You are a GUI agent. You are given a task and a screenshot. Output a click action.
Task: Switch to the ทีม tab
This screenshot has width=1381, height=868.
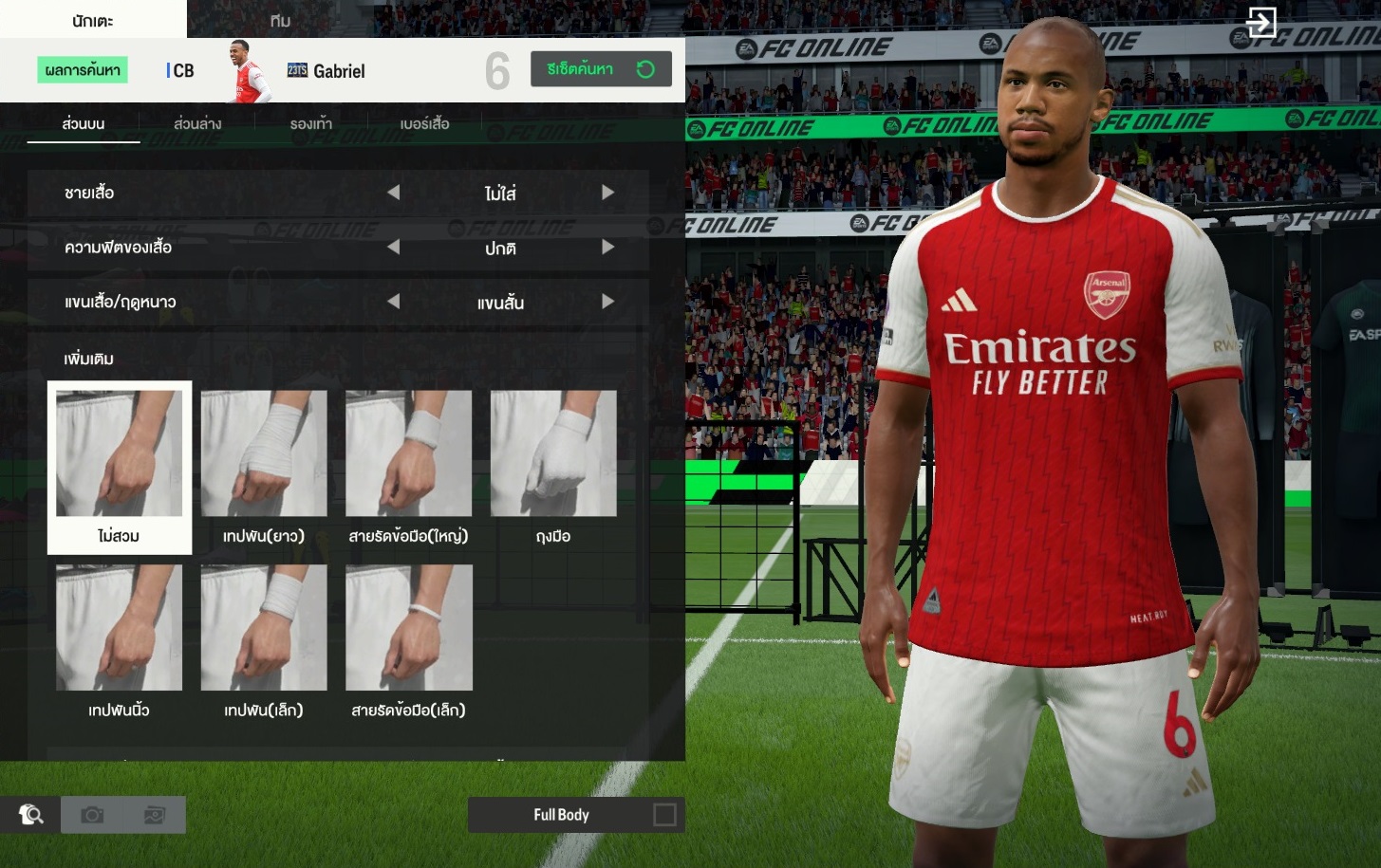point(280,20)
